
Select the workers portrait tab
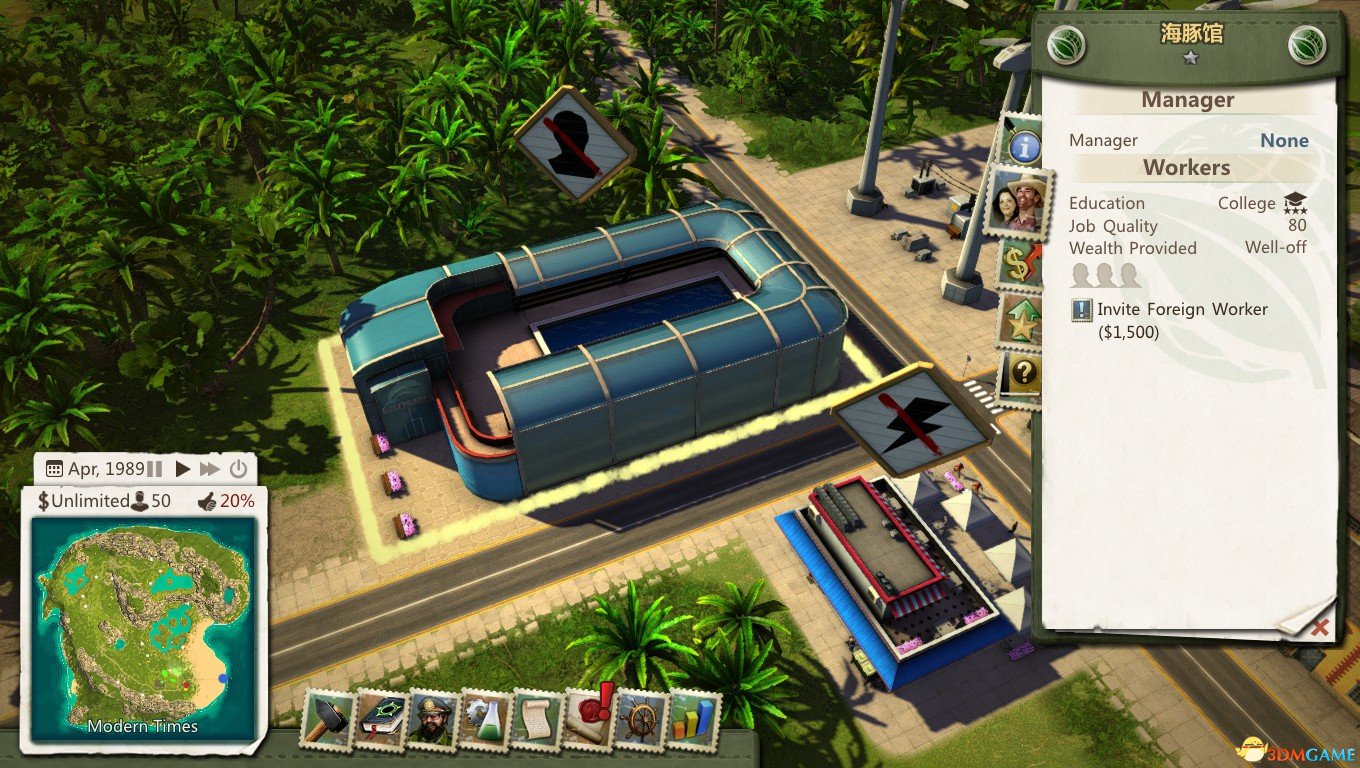pos(1017,203)
